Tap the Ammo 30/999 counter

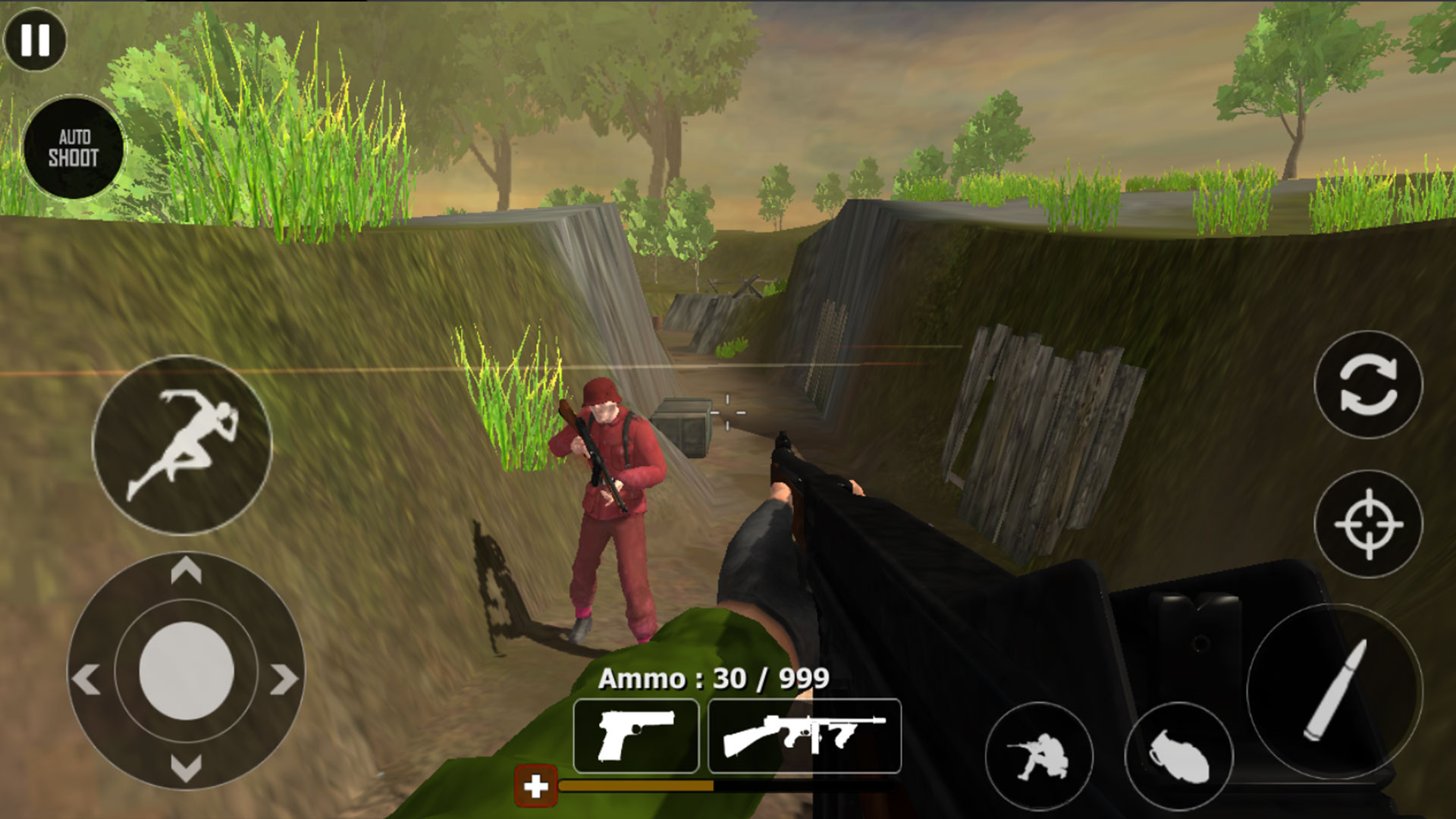(713, 679)
